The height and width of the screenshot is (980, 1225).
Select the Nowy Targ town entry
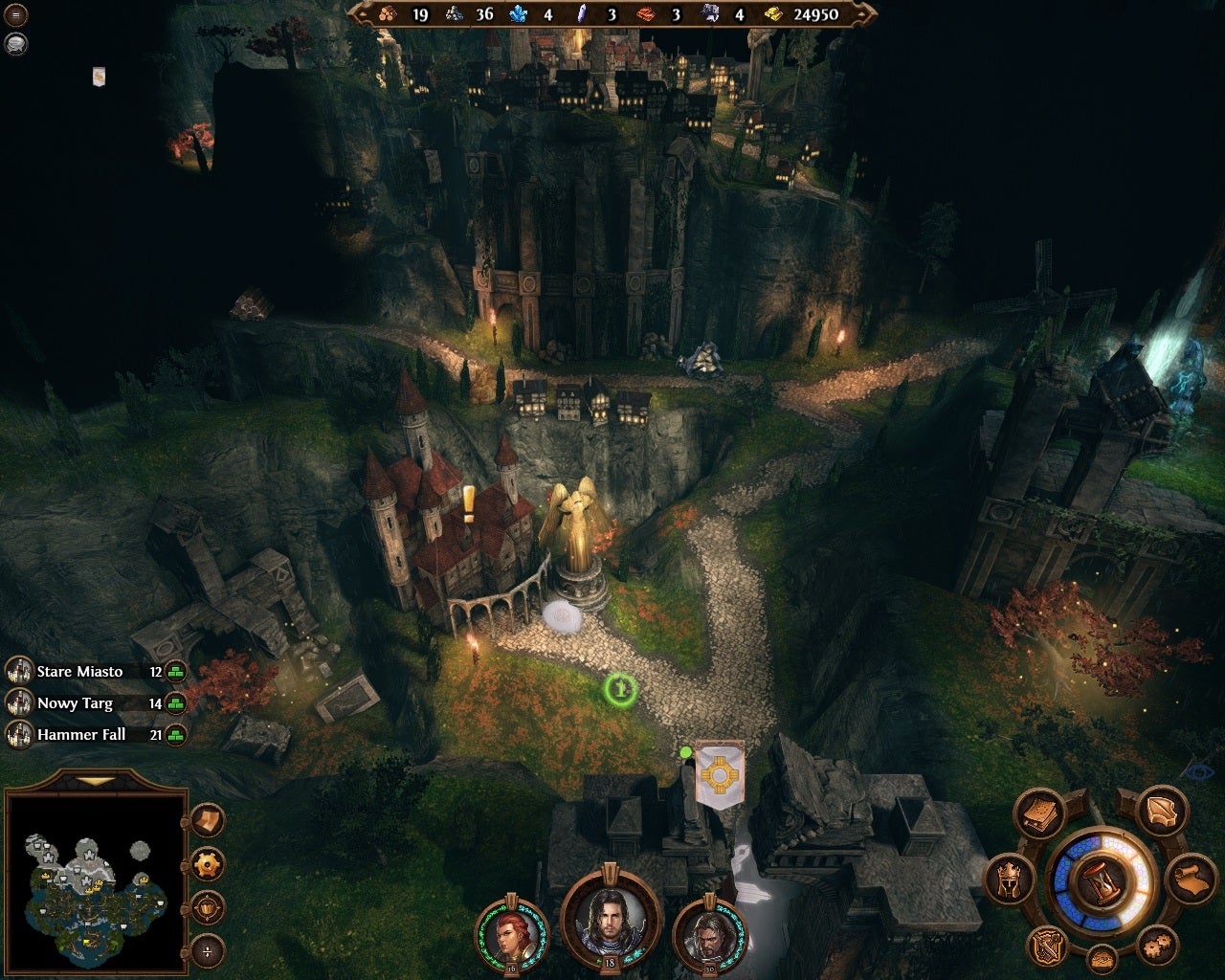(x=75, y=703)
